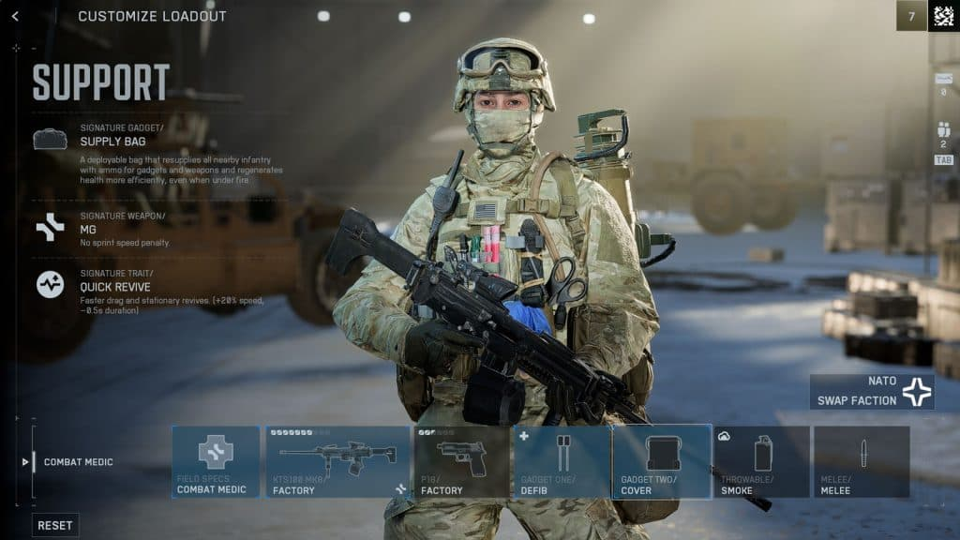
Task: Open the Combat Medic field spec slot
Action: pos(215,462)
